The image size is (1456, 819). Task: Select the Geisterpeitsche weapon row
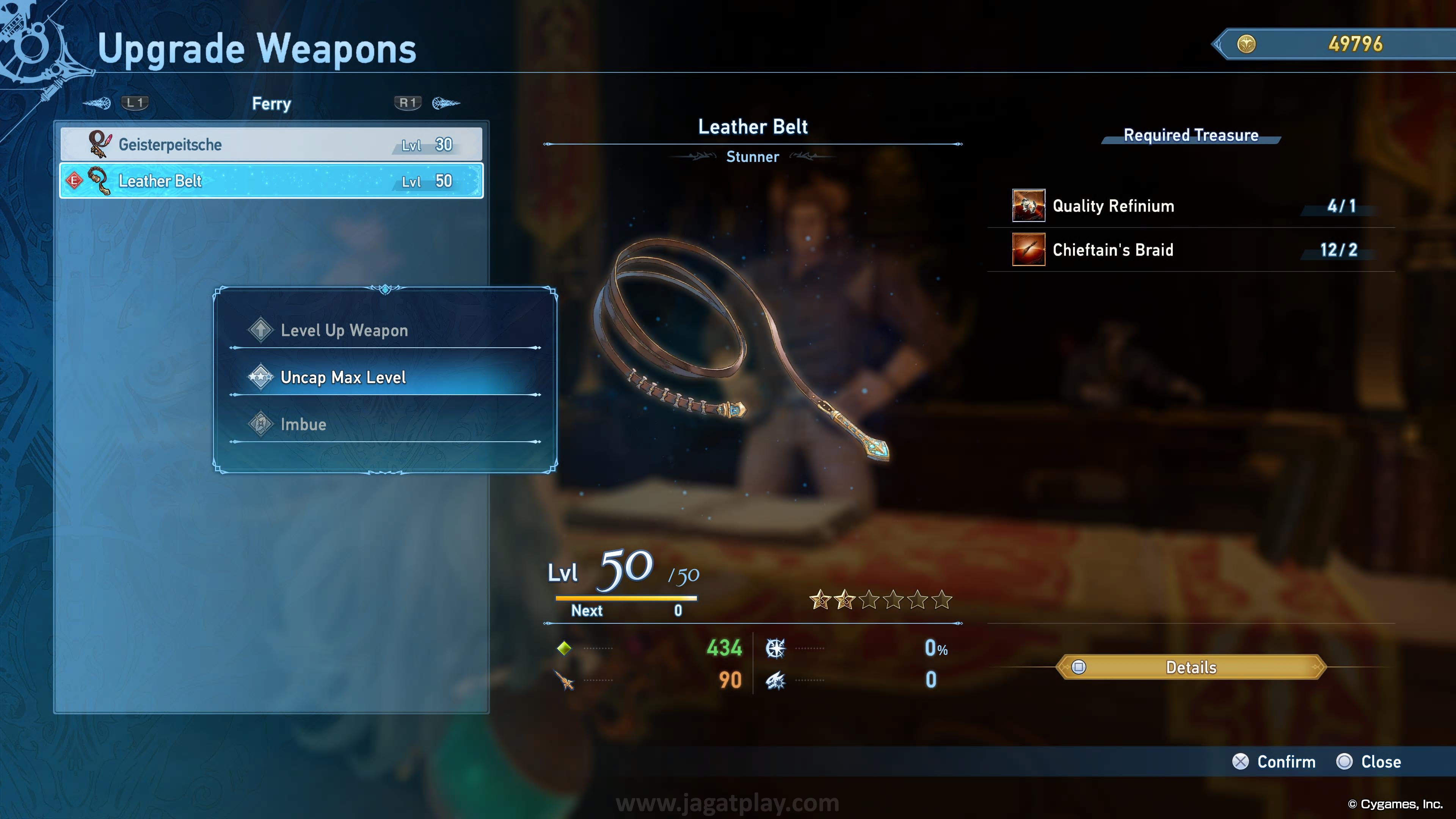tap(271, 145)
